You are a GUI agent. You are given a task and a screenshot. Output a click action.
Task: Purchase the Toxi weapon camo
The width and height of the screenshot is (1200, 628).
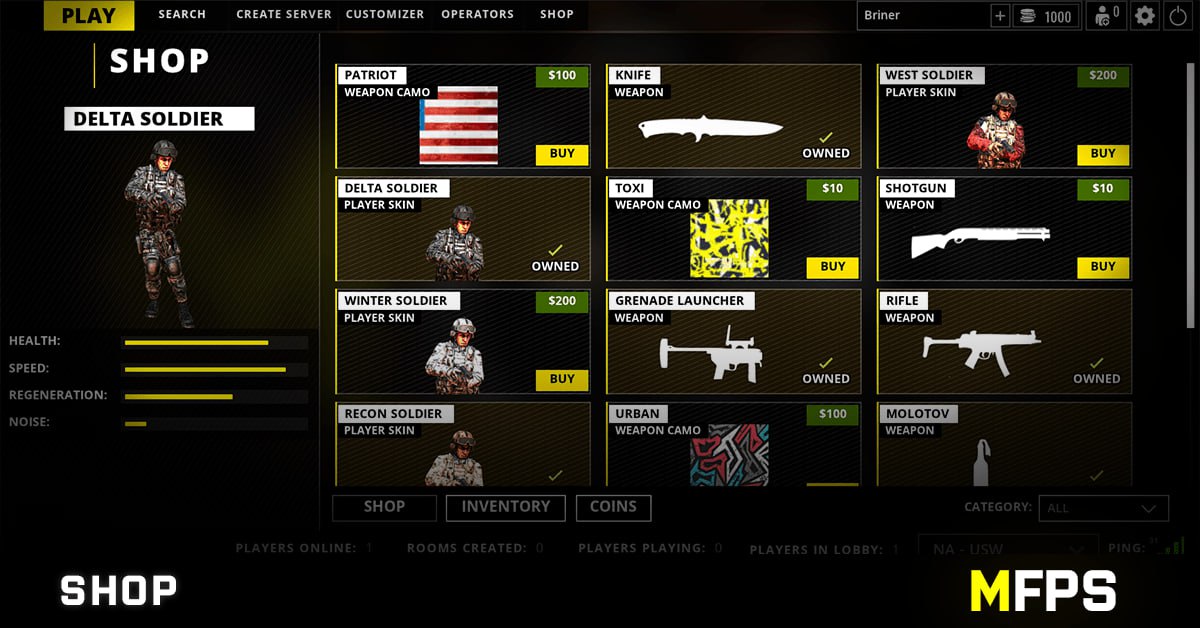point(833,267)
